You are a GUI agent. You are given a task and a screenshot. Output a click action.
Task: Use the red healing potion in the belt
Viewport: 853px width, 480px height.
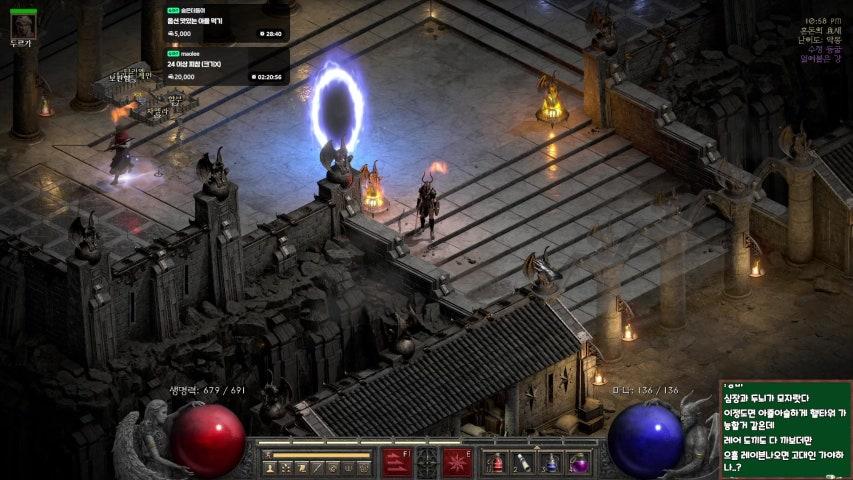tap(497, 463)
